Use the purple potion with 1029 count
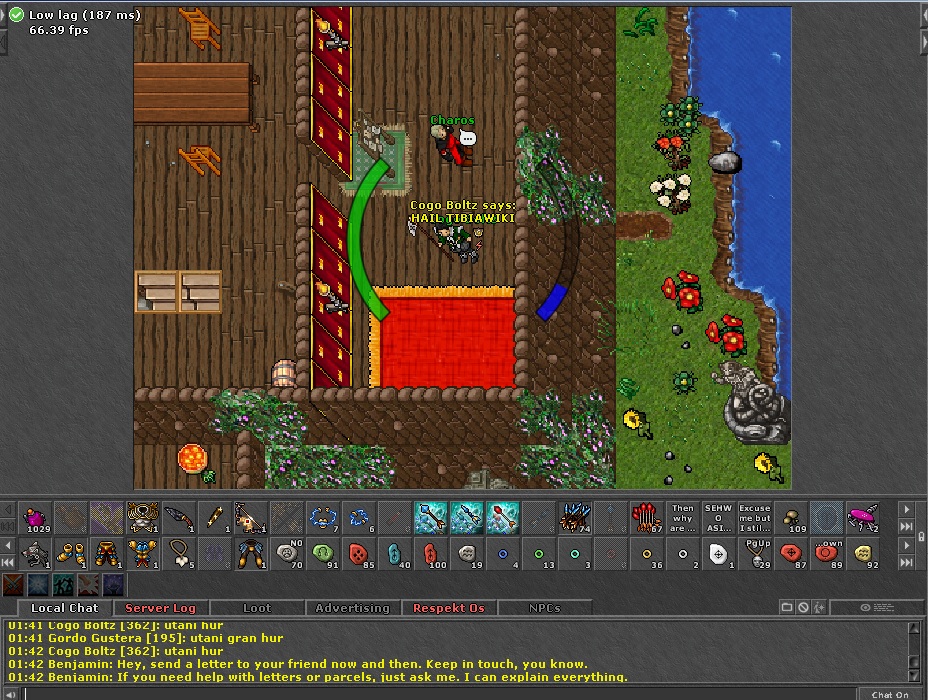Screen dimensions: 928x700 pyautogui.click(x=37, y=518)
